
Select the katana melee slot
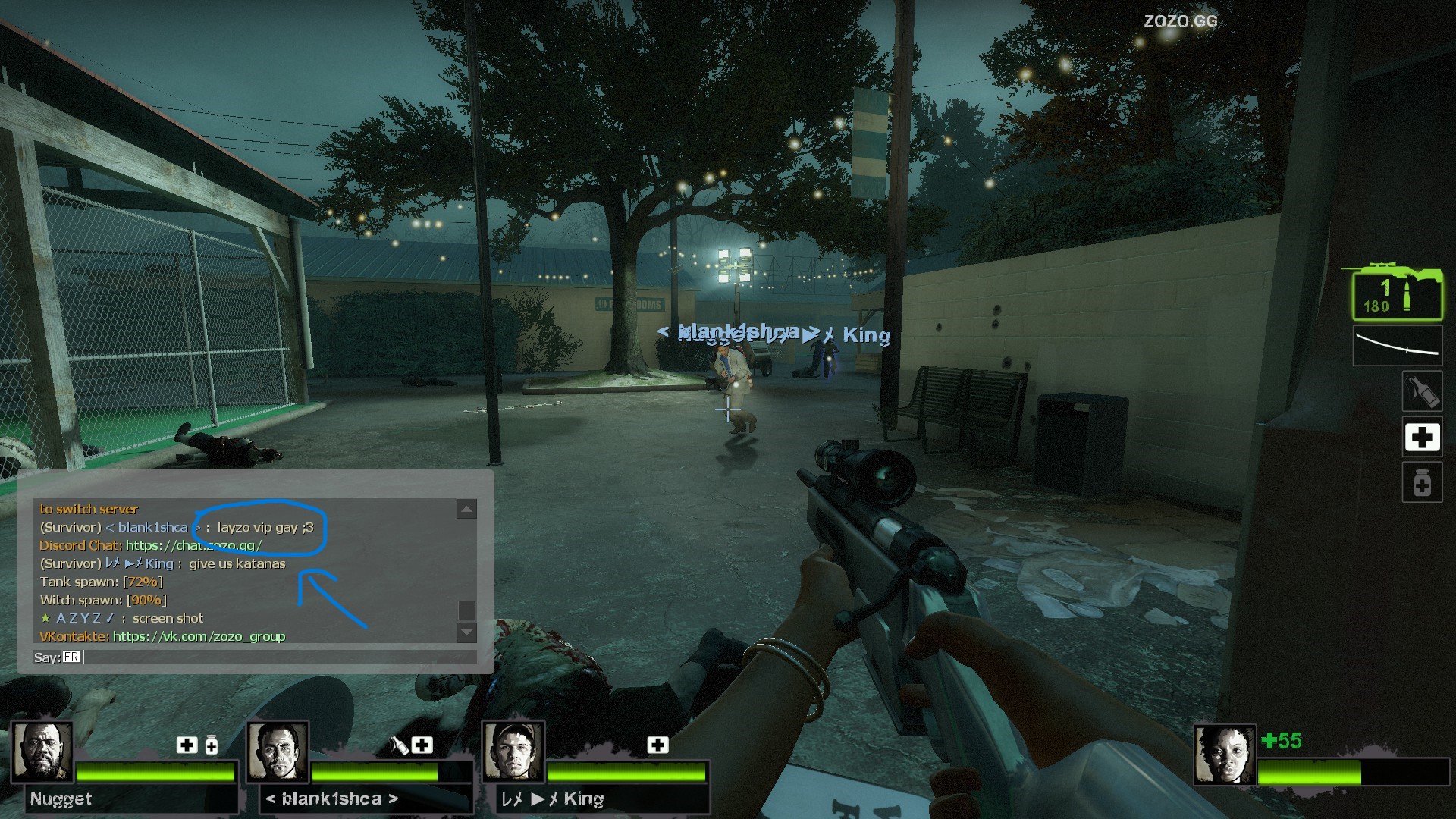[1398, 346]
